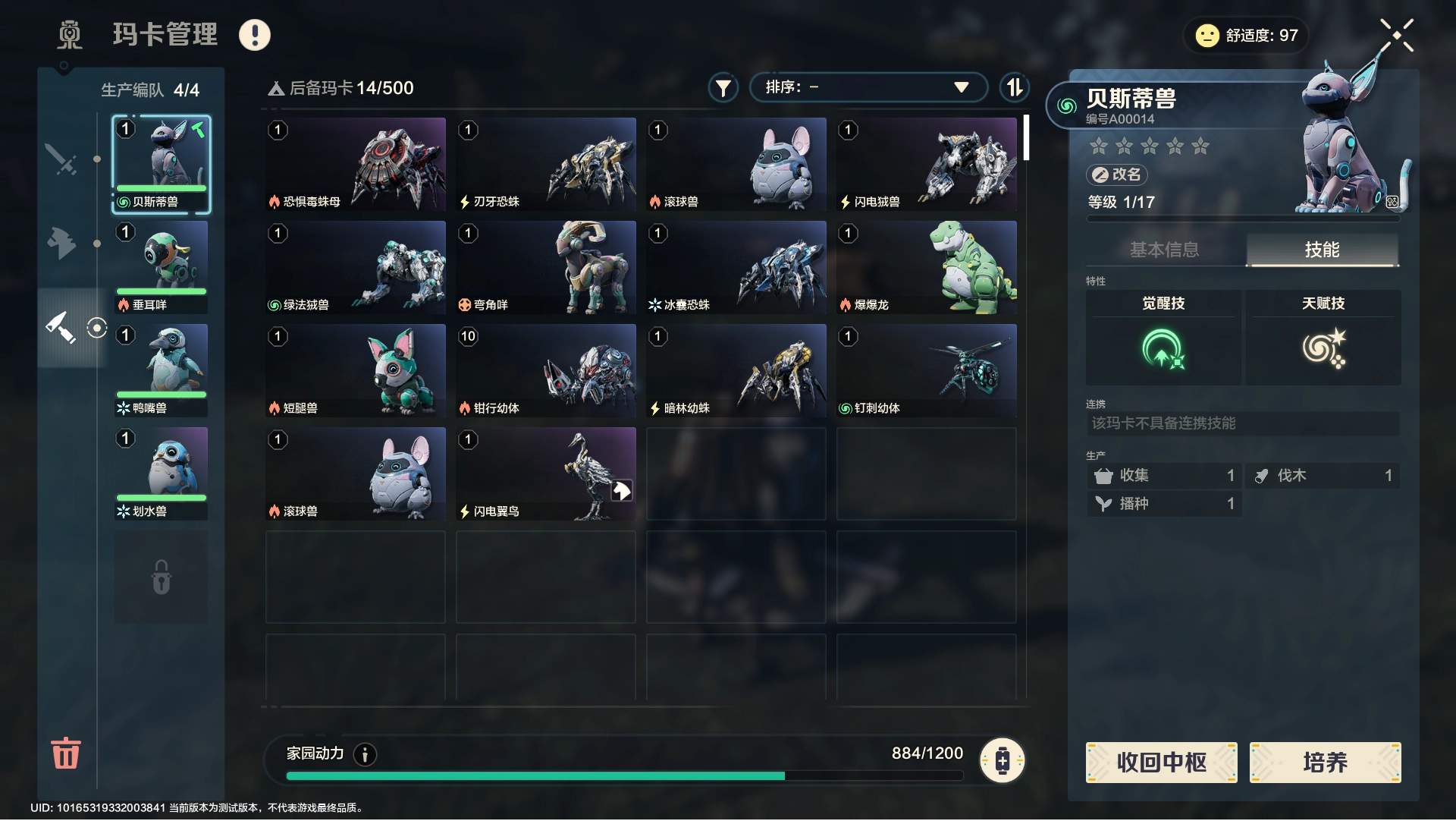This screenshot has width=1456, height=821.
Task: Select the 爆爆龙 dinosaur card
Action: pos(926,267)
